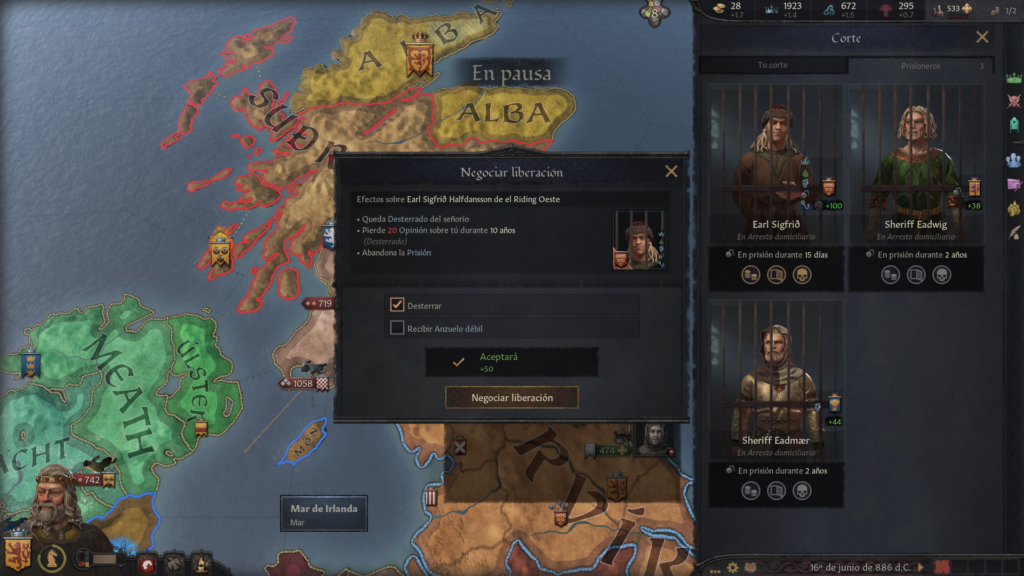1024x576 pixels.
Task: Click the player's red lion coat of arms
Action: pos(17,553)
